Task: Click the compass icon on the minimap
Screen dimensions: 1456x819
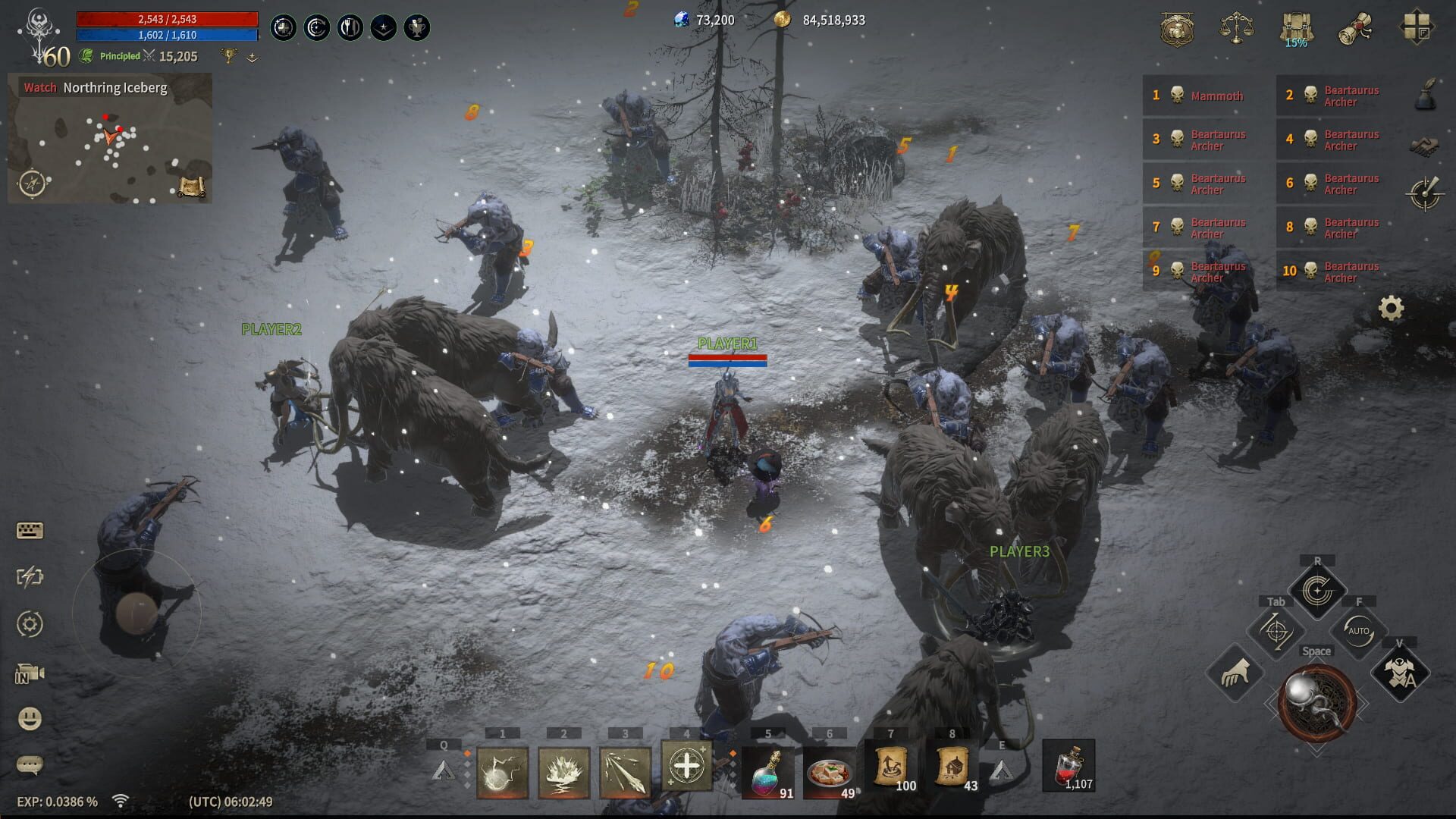Action: point(30,182)
